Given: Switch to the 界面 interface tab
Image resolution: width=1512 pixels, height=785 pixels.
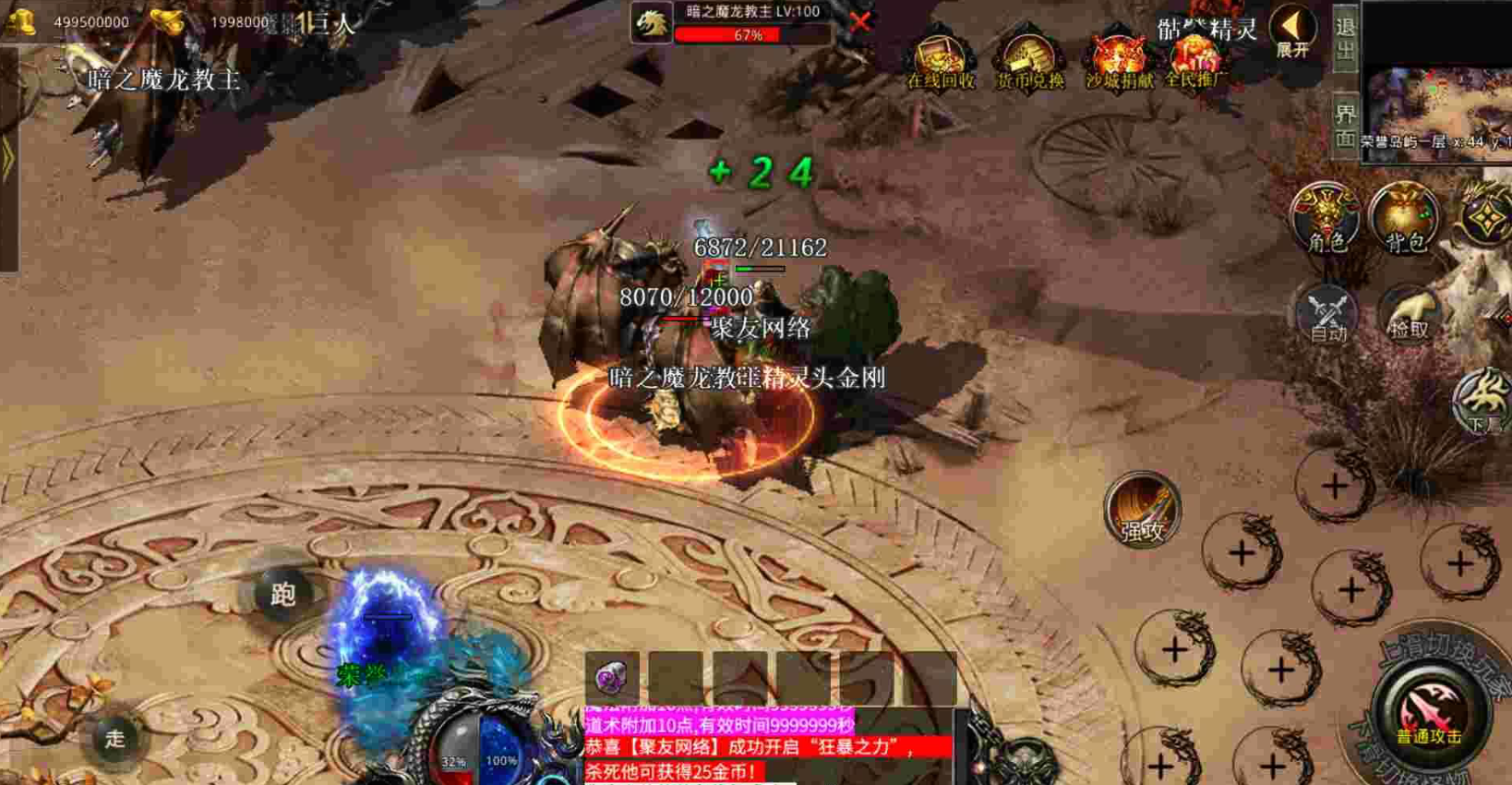Looking at the screenshot, I should [x=1346, y=120].
